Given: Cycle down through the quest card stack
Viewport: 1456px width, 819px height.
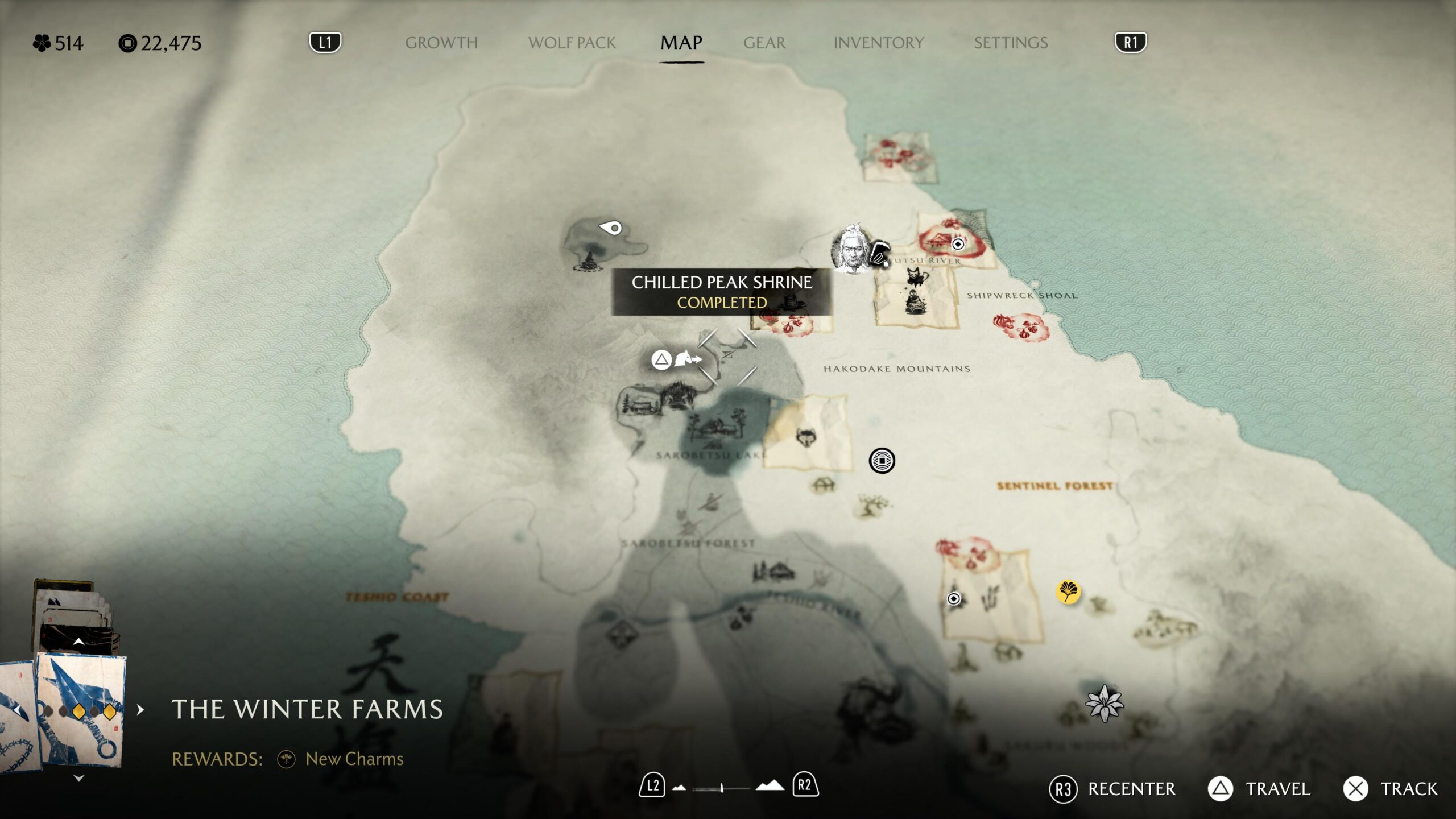Looking at the screenshot, I should pyautogui.click(x=79, y=778).
